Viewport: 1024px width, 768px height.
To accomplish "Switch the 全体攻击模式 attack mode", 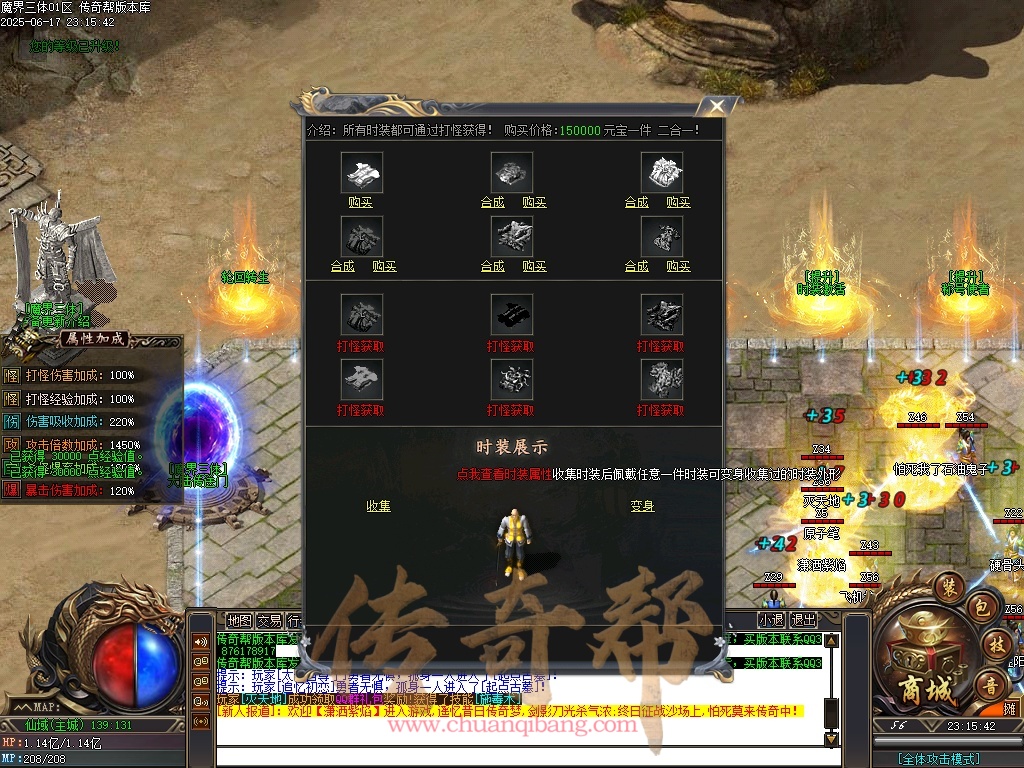I will click(x=938, y=759).
